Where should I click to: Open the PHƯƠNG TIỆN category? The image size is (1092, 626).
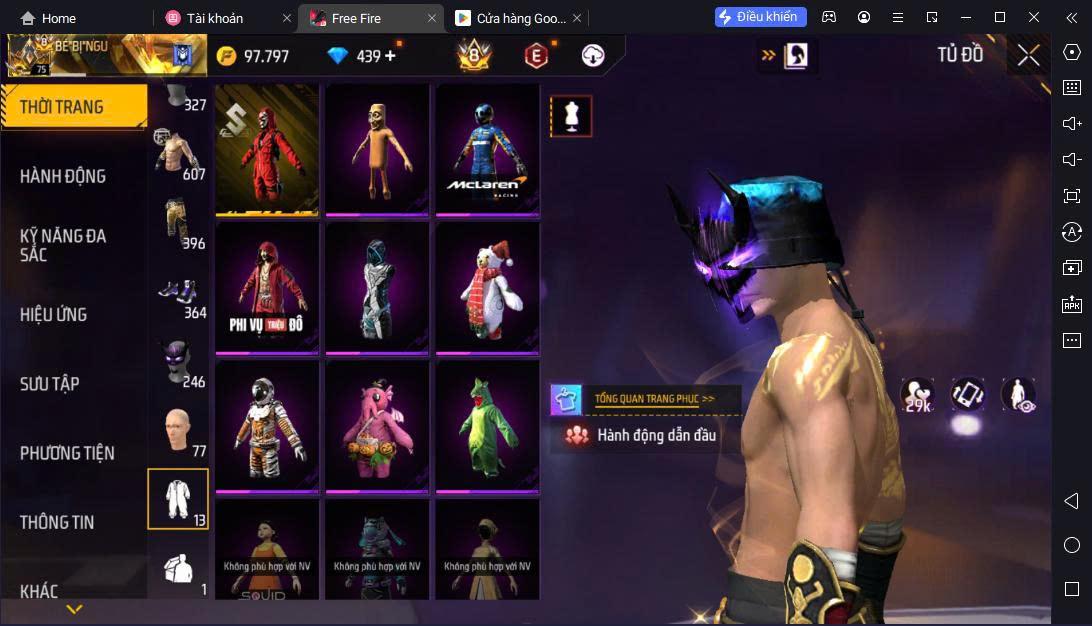pyautogui.click(x=67, y=453)
